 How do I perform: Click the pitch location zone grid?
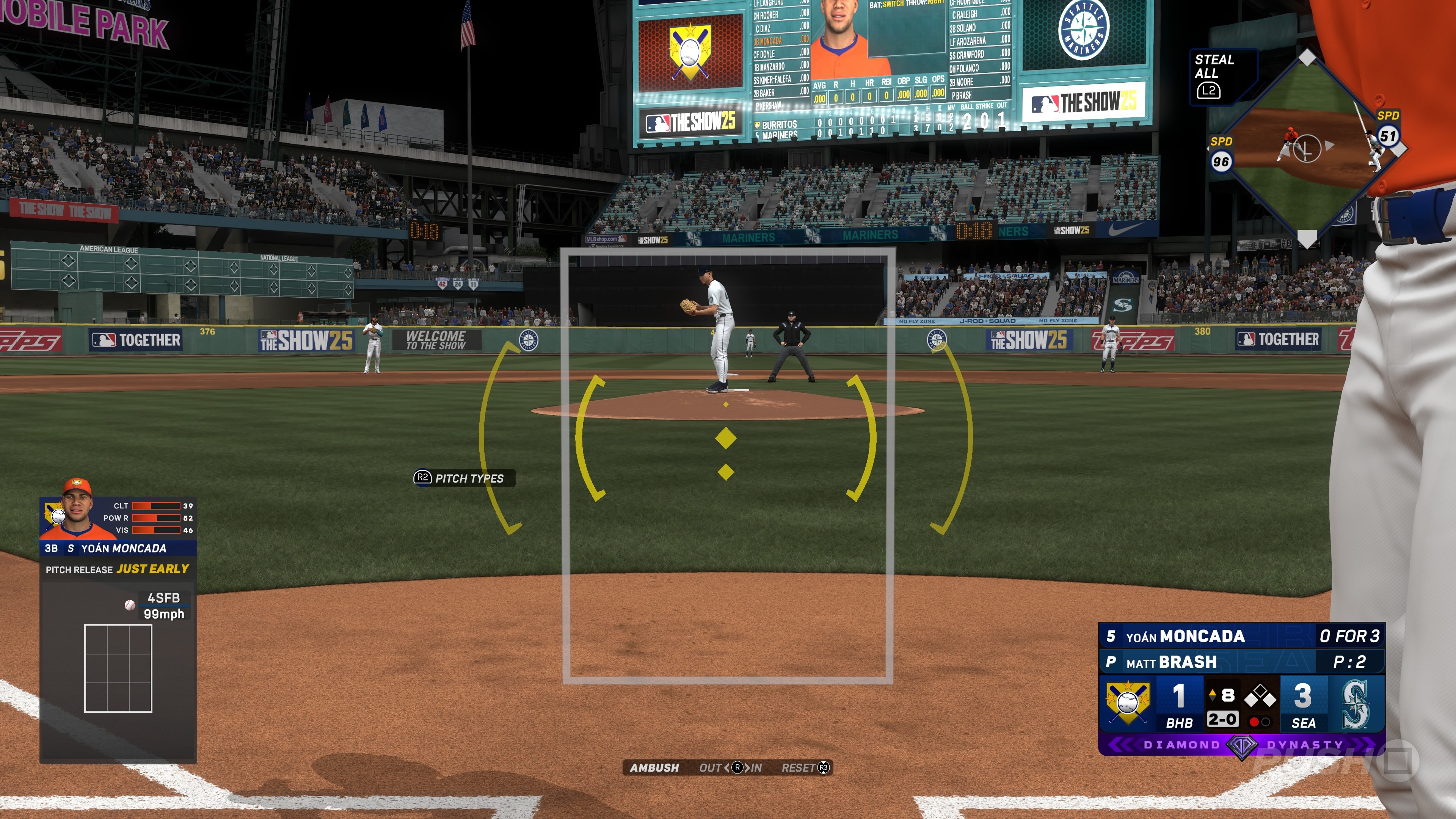click(x=118, y=668)
